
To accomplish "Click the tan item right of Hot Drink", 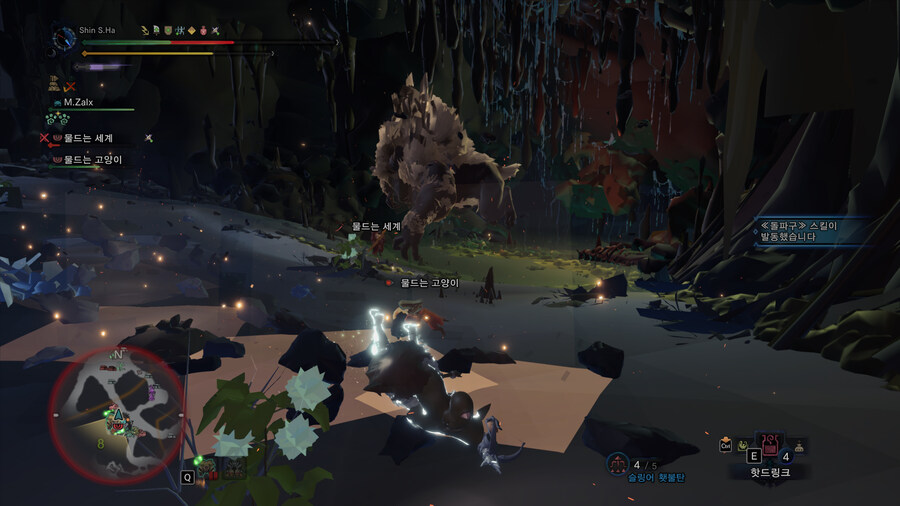I will coord(800,447).
